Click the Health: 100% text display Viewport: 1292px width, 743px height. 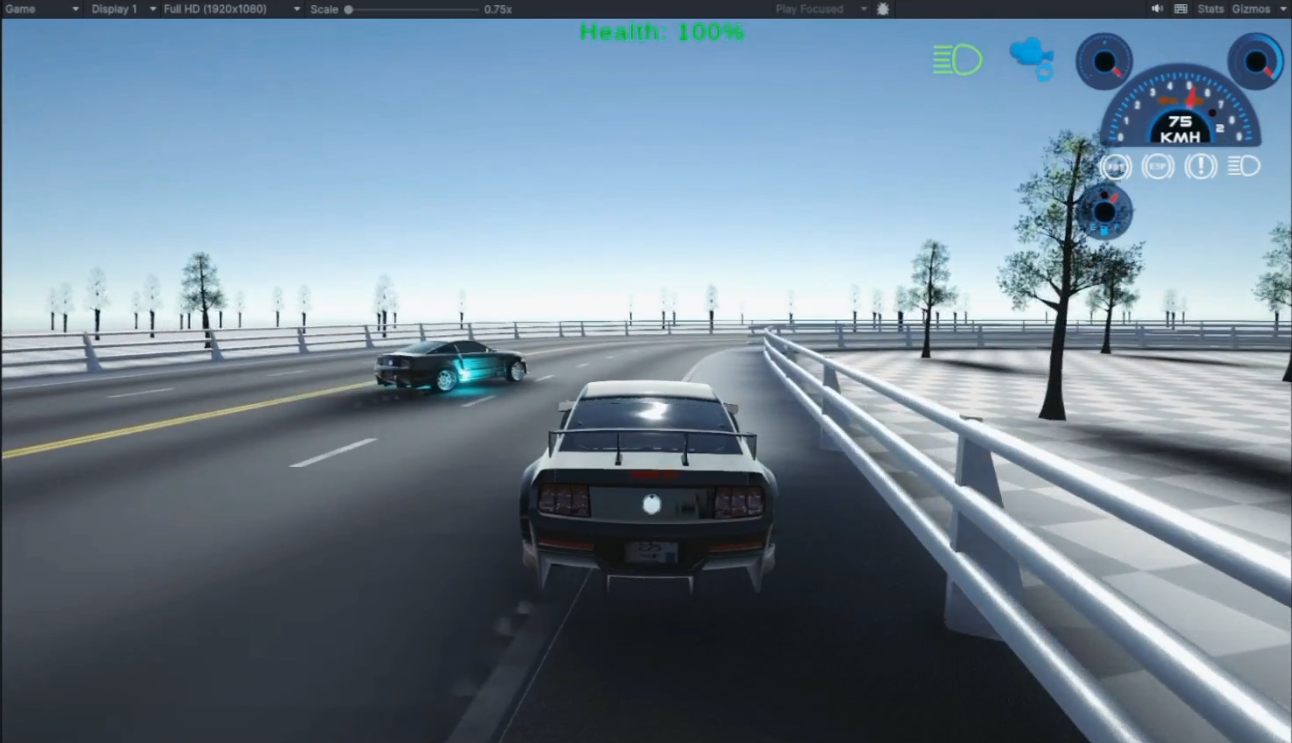tap(660, 31)
